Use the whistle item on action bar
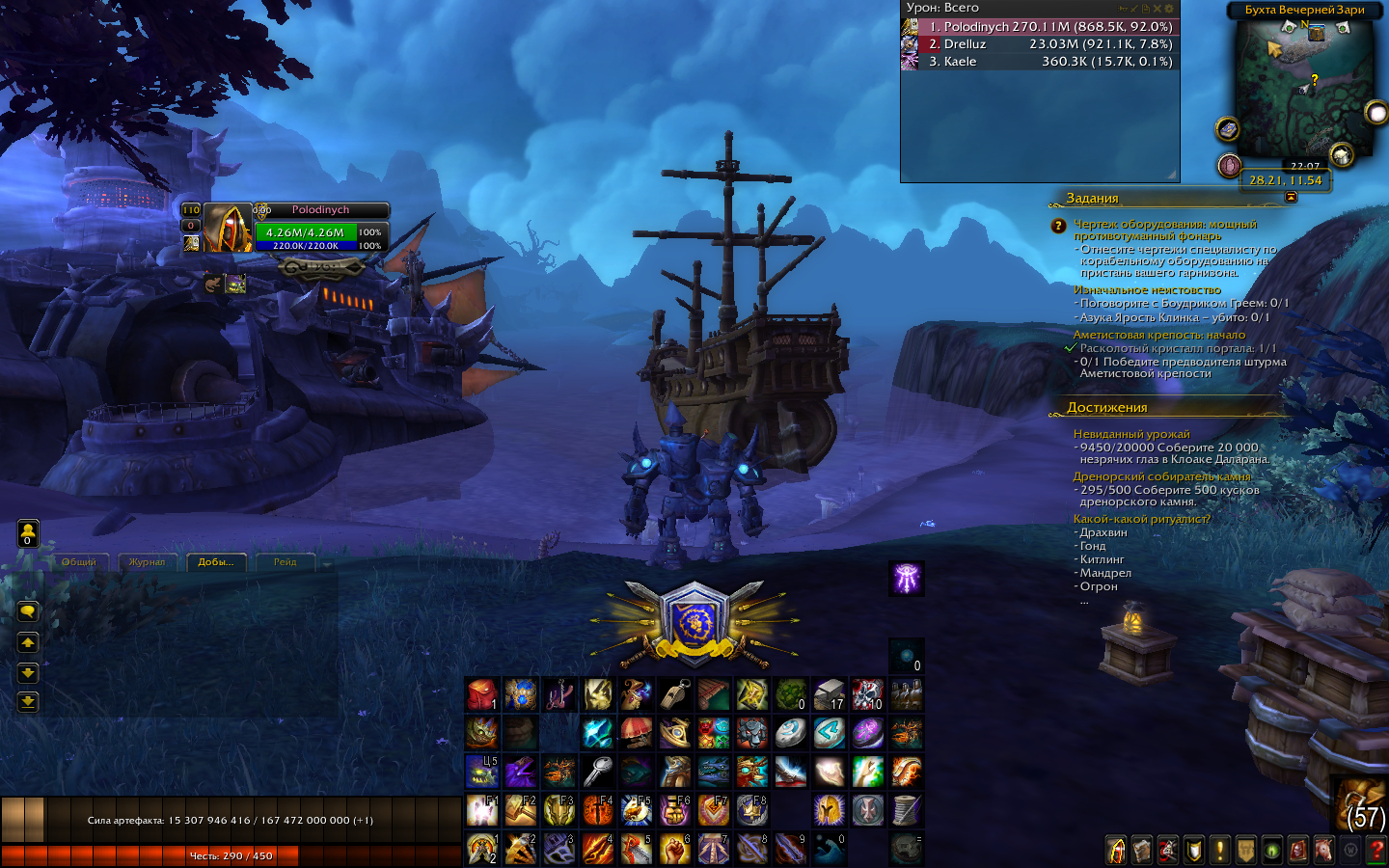1389x868 pixels. tap(674, 693)
